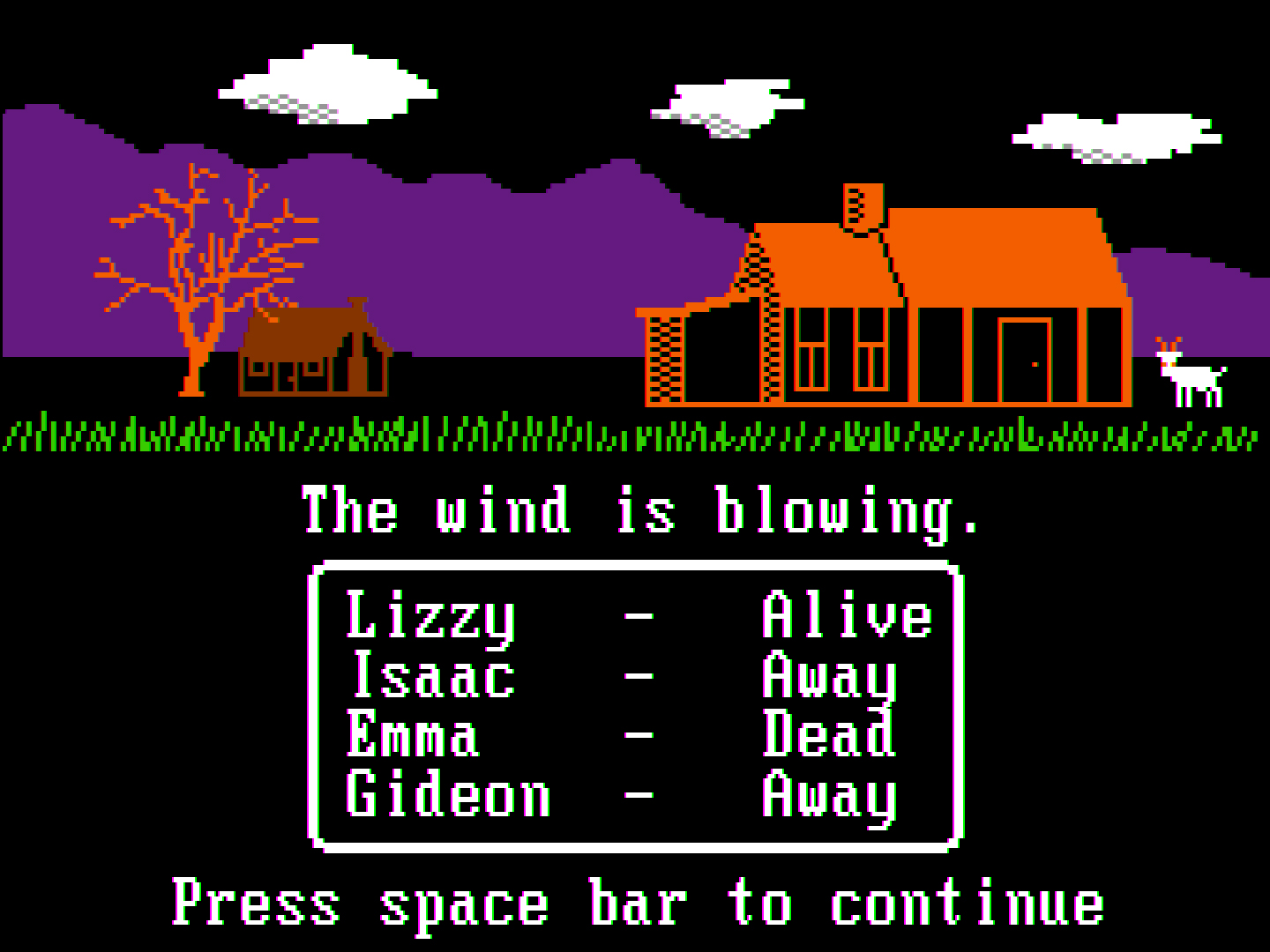Toggle Isaac's Away status entry

829,677
